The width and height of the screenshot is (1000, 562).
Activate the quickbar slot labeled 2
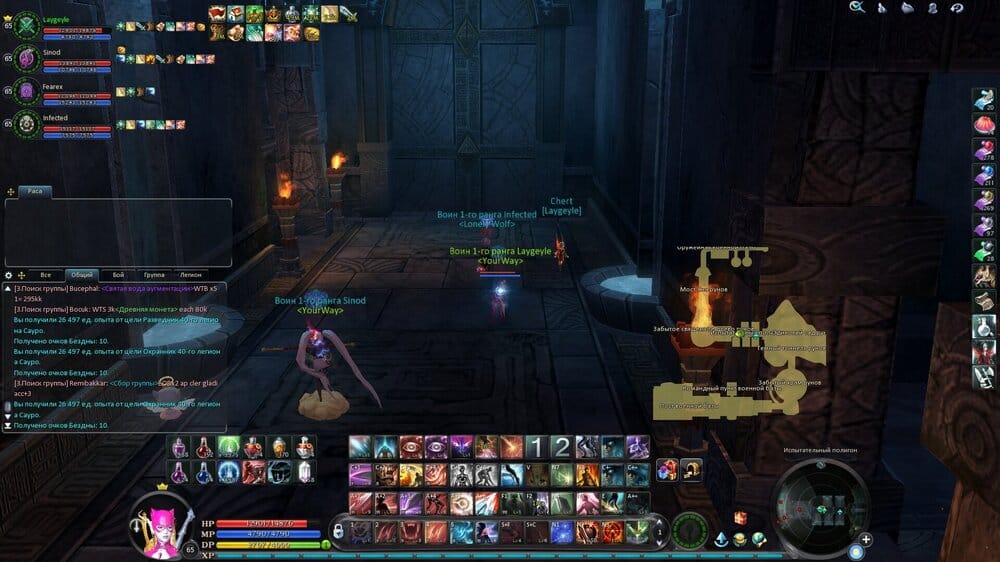[562, 447]
